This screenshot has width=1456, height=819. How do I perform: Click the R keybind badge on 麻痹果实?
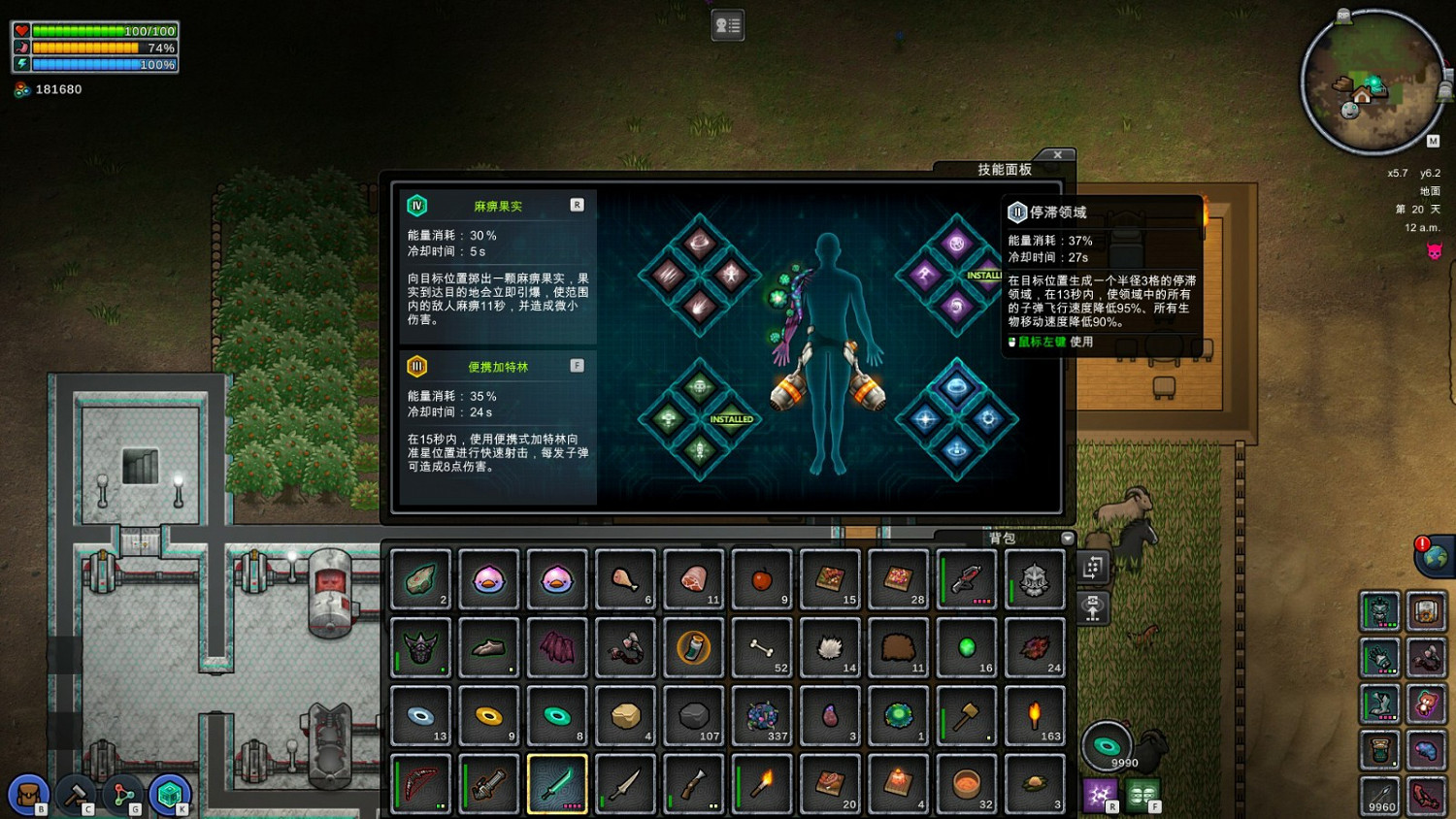pos(577,204)
